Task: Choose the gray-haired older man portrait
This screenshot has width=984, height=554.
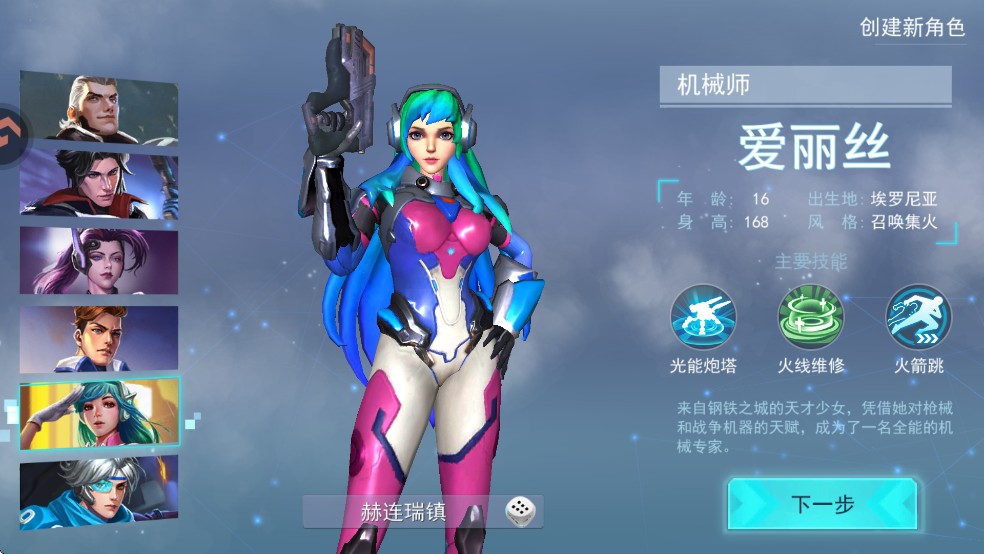Action: (x=99, y=108)
